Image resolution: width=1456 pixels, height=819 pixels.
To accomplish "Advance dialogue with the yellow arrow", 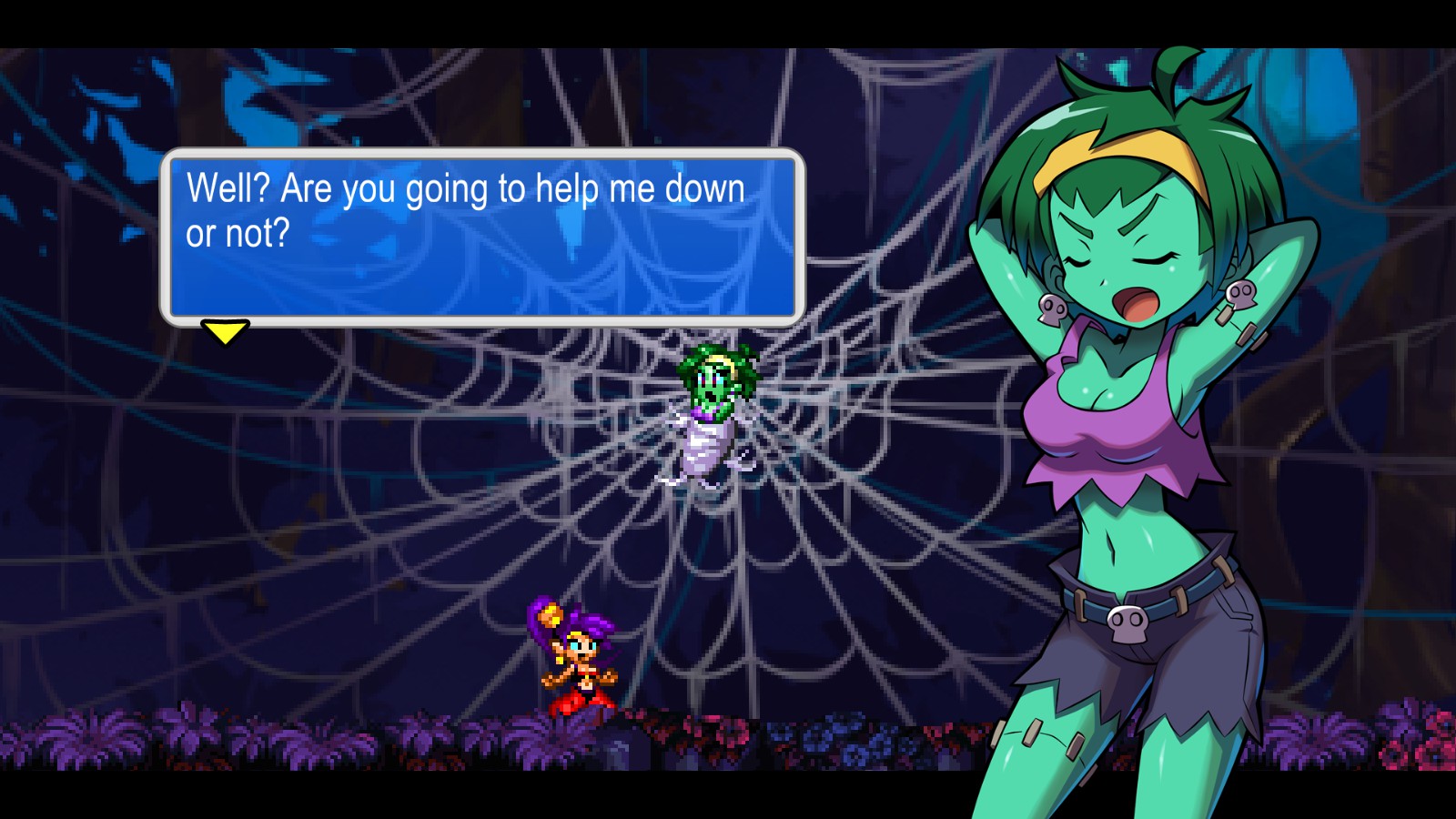I will point(225,331).
